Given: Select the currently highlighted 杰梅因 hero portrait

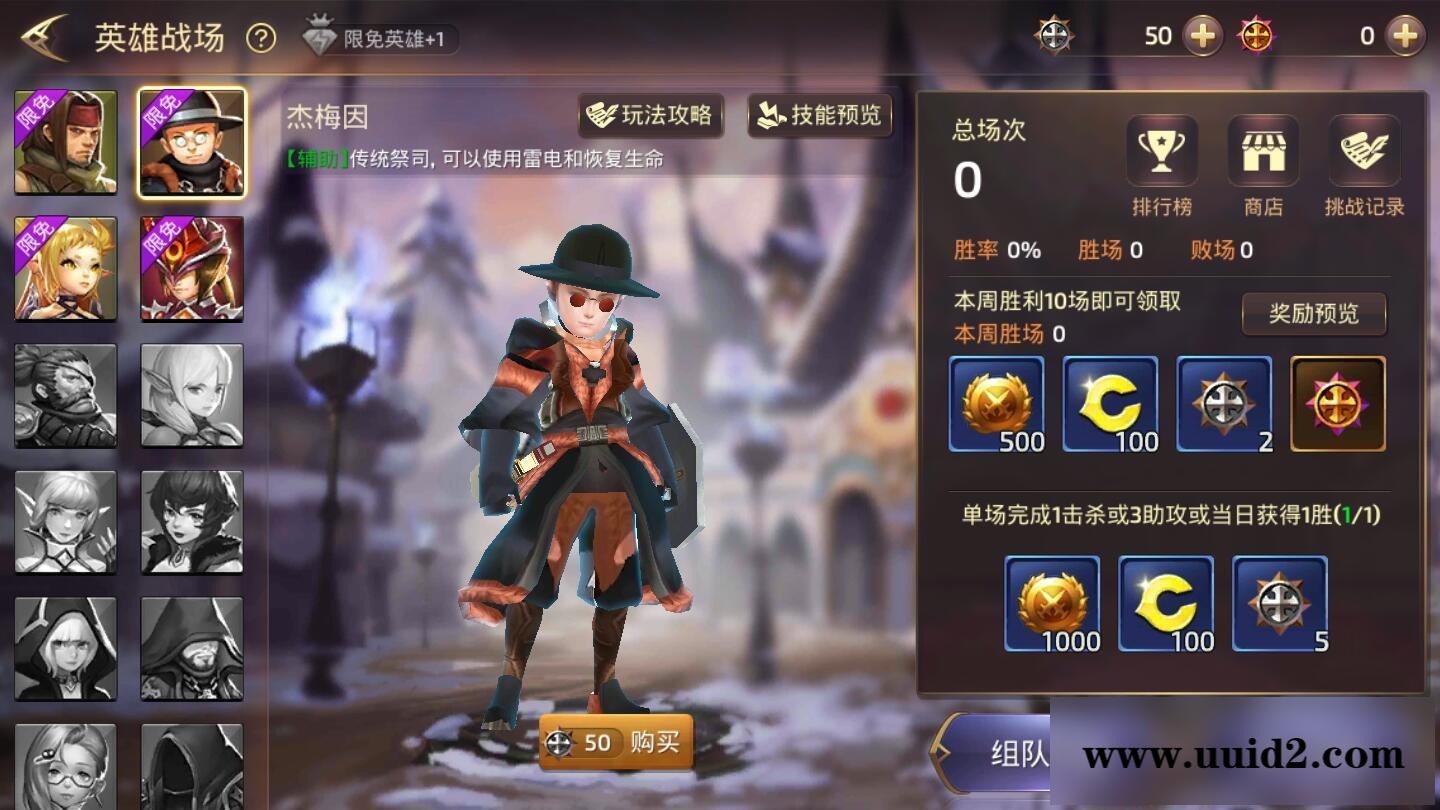Looking at the screenshot, I should click(192, 141).
